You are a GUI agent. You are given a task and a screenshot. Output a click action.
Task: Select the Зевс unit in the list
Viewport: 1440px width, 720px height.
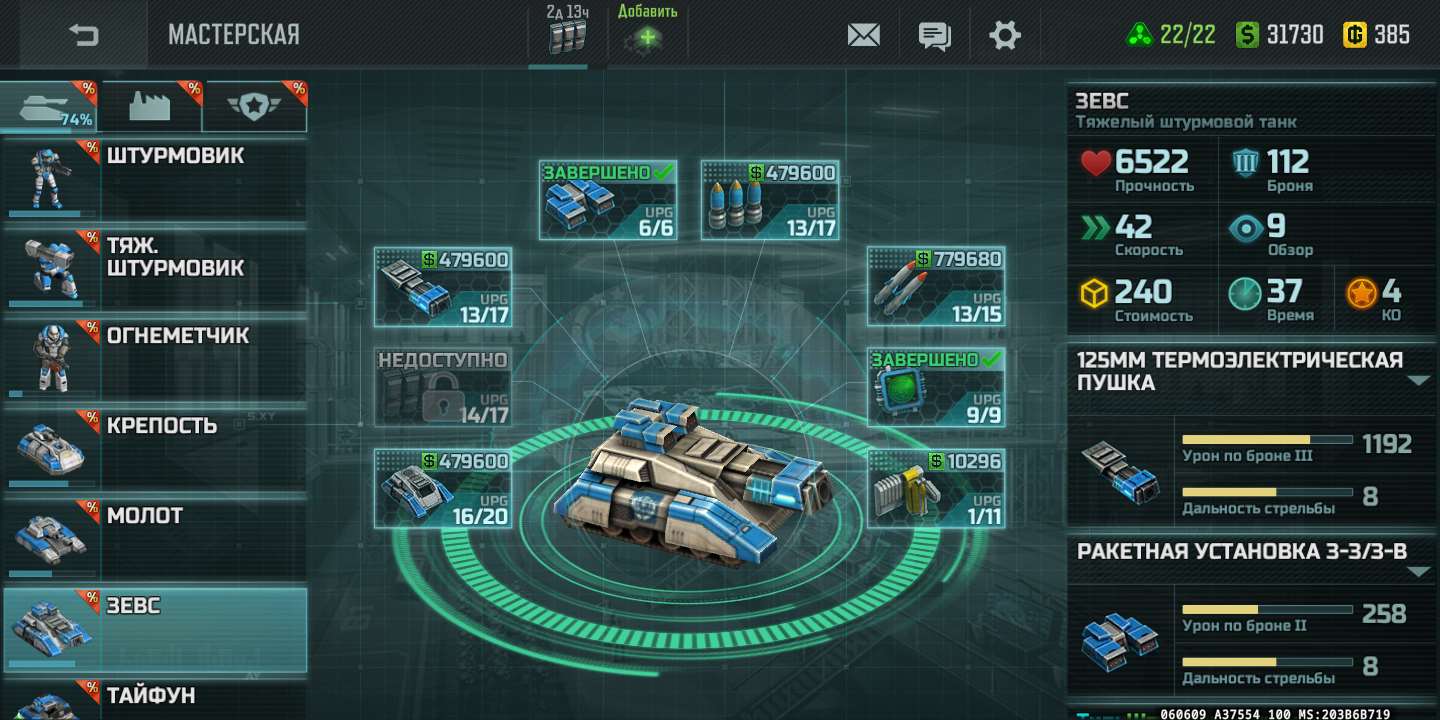[155, 630]
